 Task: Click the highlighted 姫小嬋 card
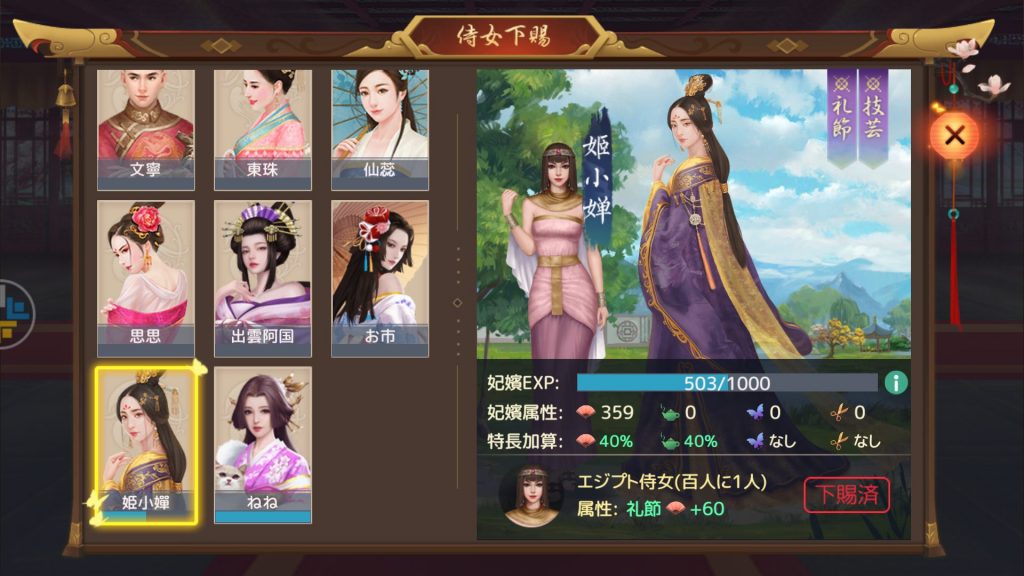146,444
